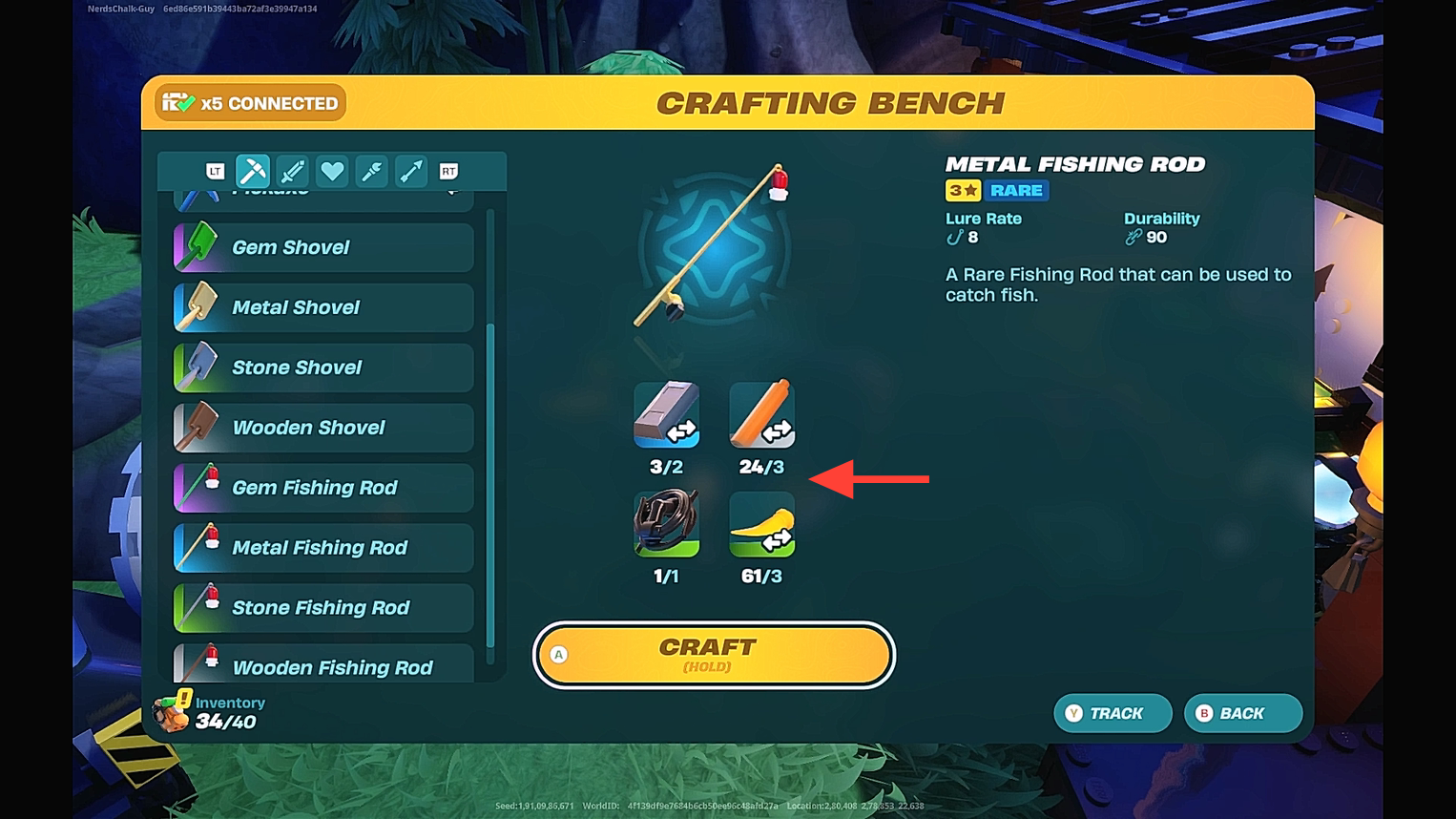Screen dimensions: 1456x819
Task: Track this recipe with the Track button
Action: click(1113, 713)
